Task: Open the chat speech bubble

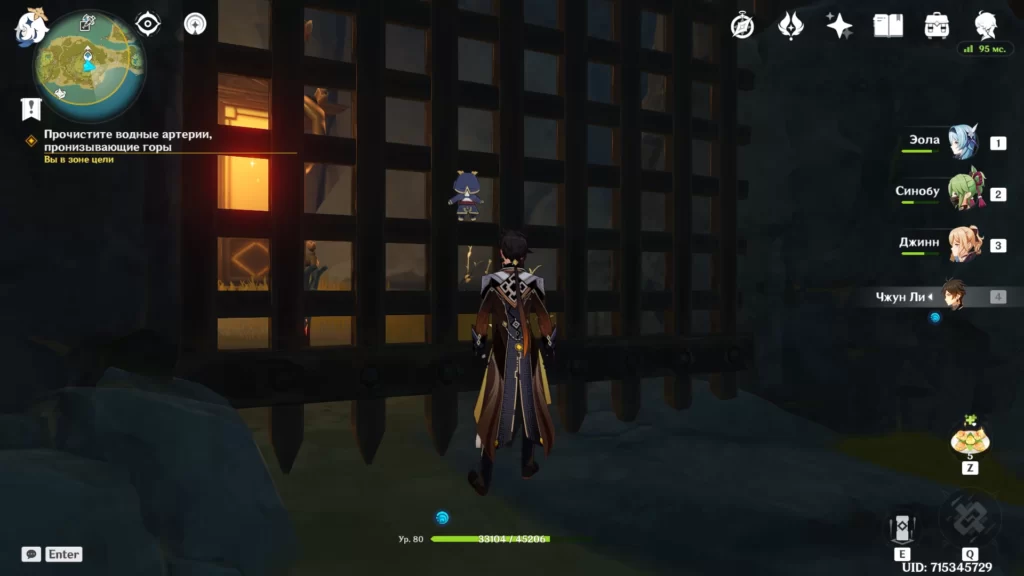Action: [x=31, y=554]
